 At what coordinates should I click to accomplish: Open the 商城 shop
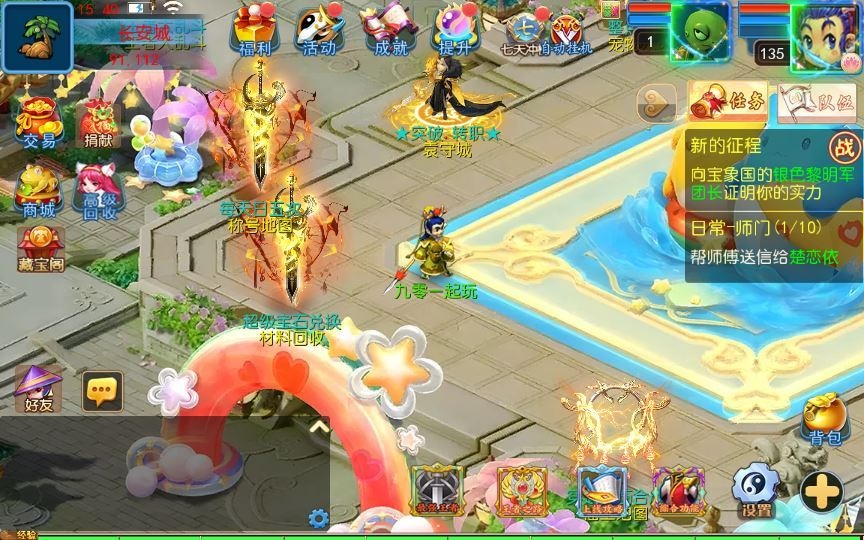(x=39, y=189)
